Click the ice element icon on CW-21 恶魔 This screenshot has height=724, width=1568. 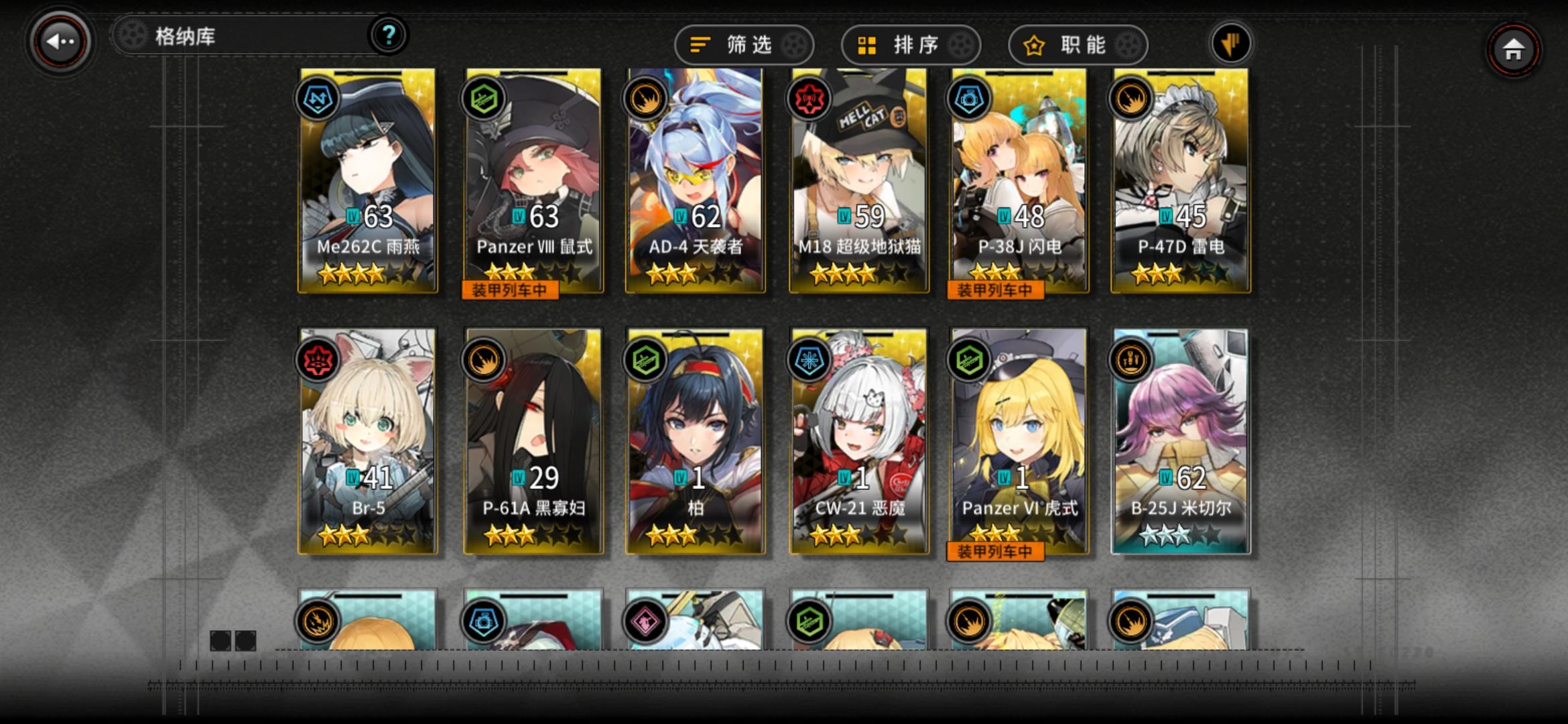(x=809, y=359)
